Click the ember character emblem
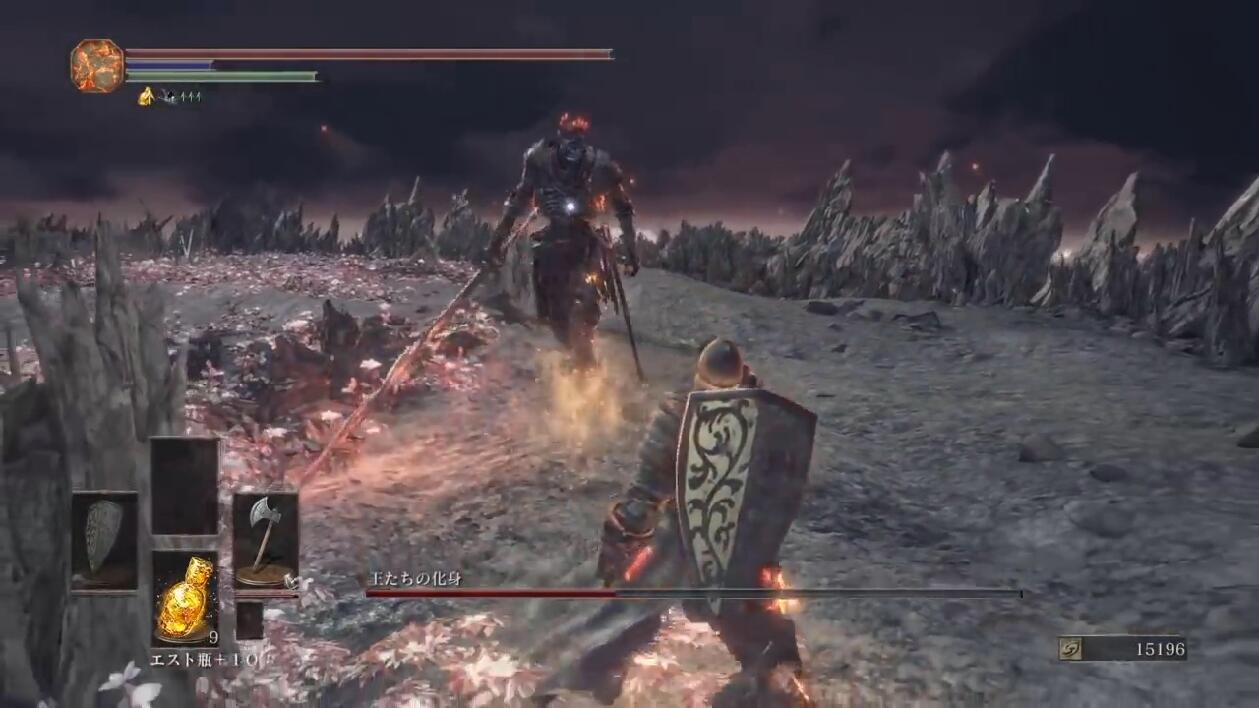The height and width of the screenshot is (708, 1259). pos(97,66)
